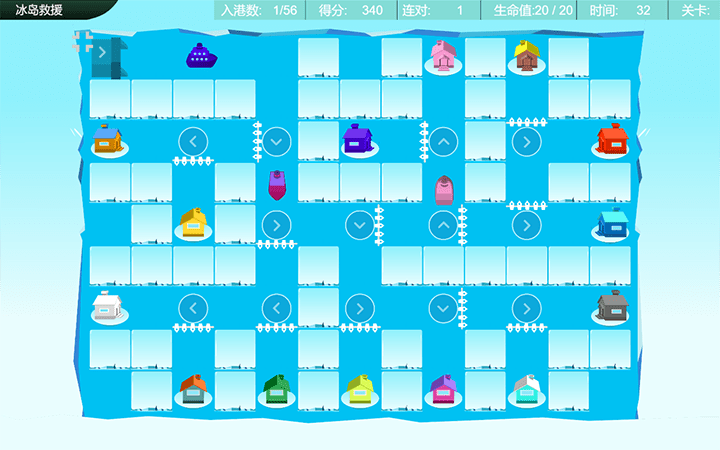
Task: Toggle the down arrow left of purple house
Action: click(x=277, y=140)
